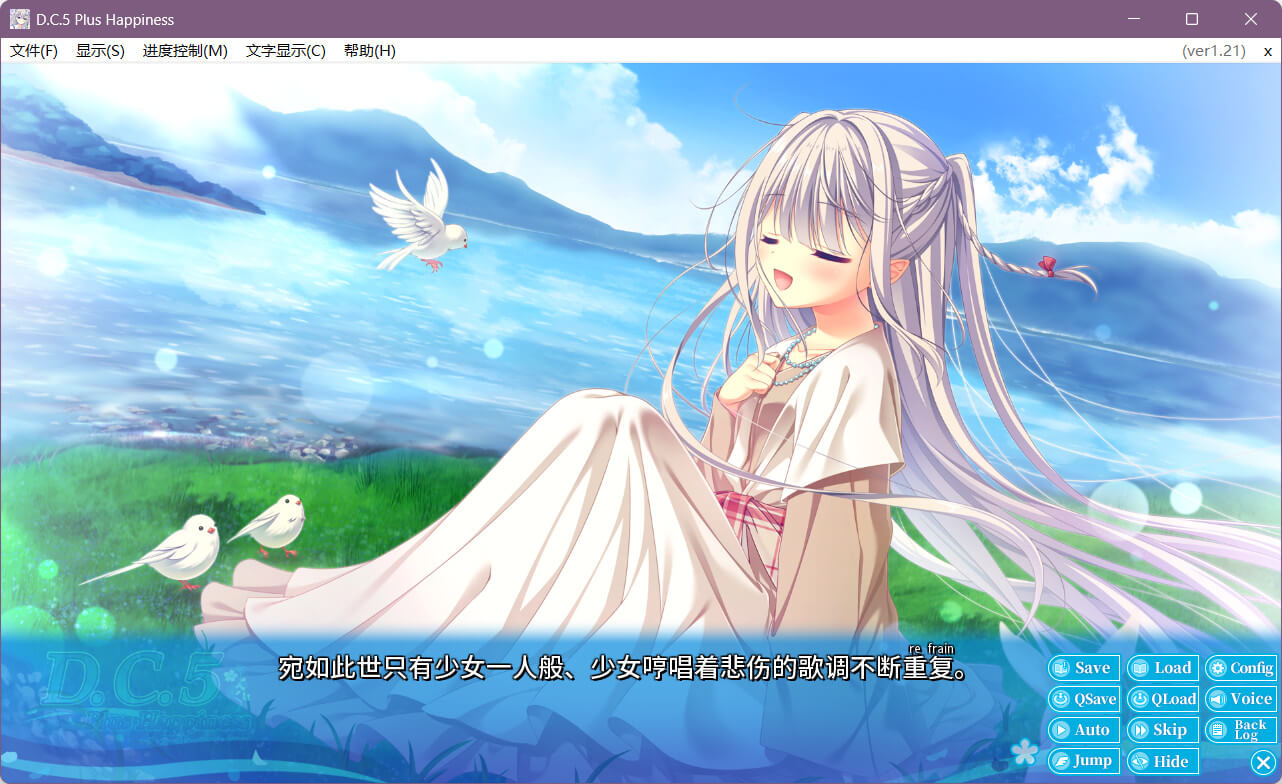Open the Save menu
Viewport: 1282px width, 784px height.
point(1083,668)
